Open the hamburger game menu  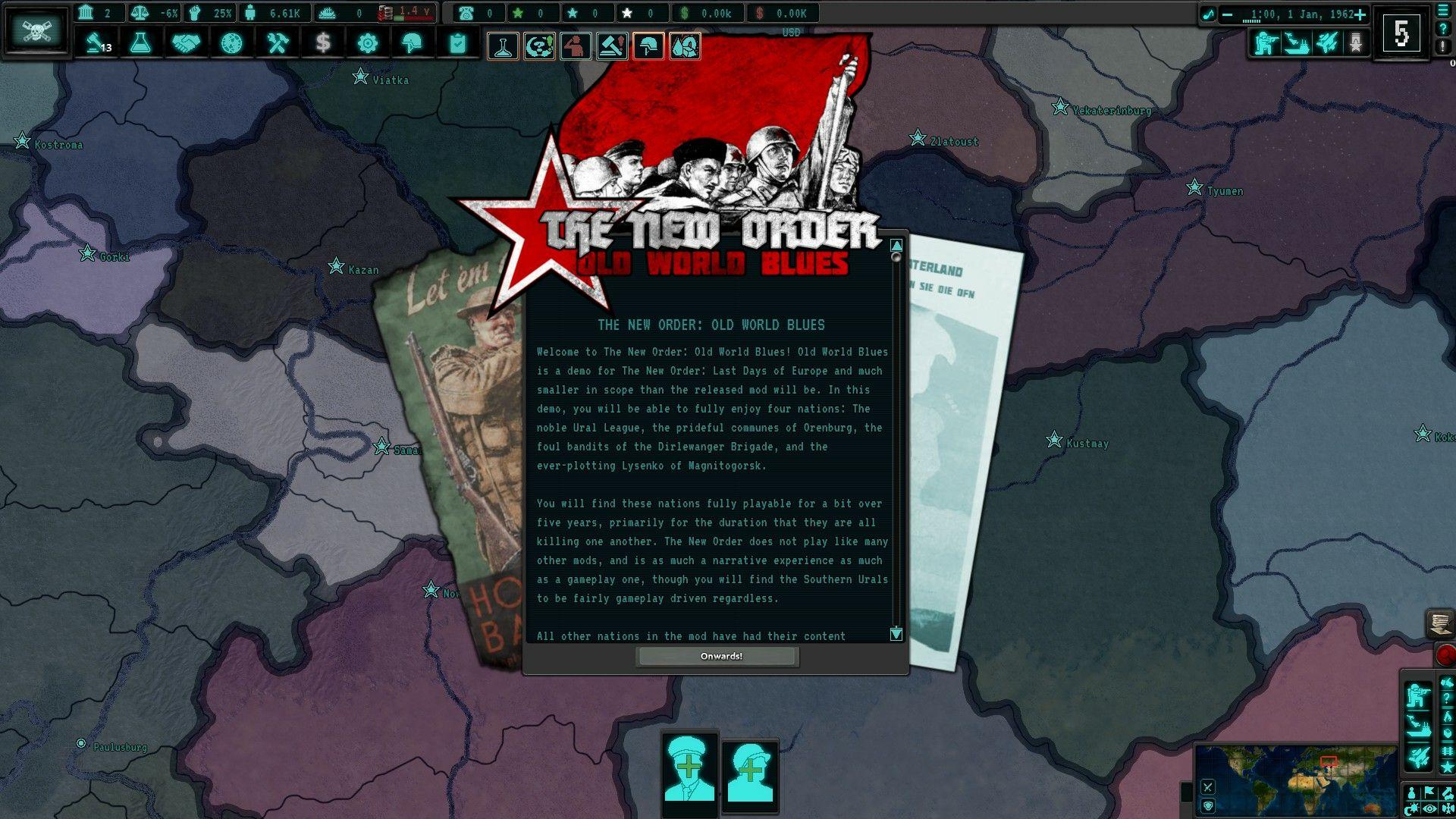1443,11
